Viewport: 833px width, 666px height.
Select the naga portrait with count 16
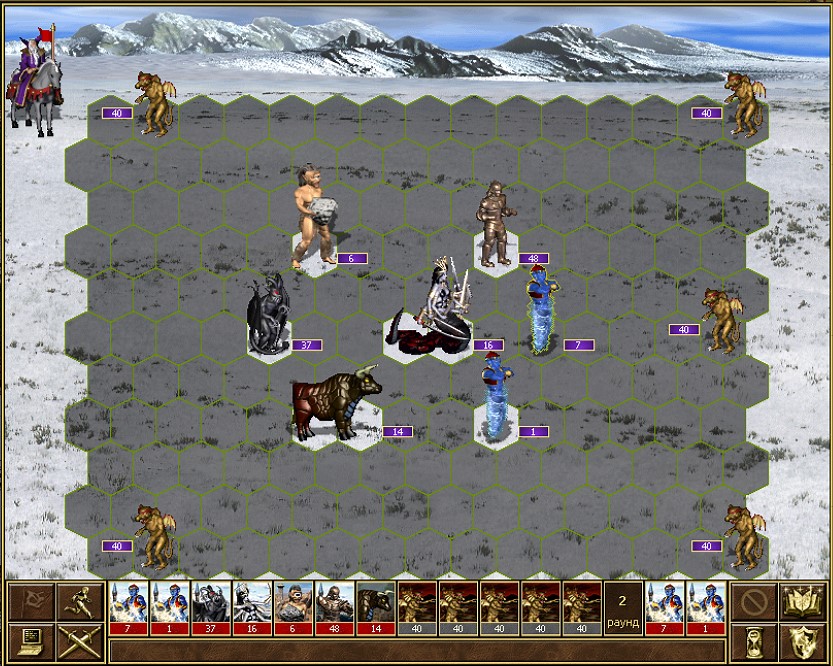click(x=251, y=608)
